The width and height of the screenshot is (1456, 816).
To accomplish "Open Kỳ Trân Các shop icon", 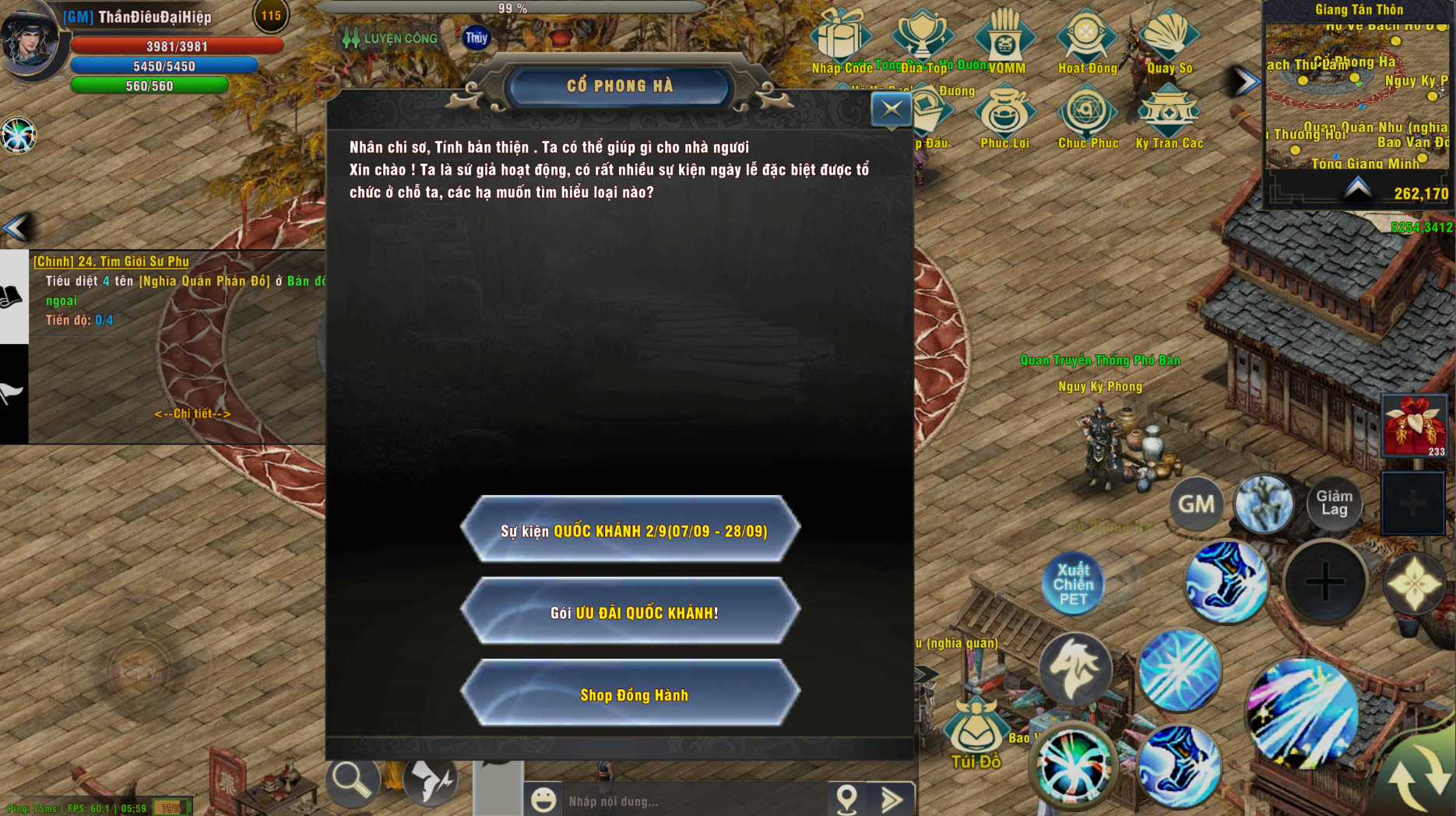I will [x=1169, y=115].
